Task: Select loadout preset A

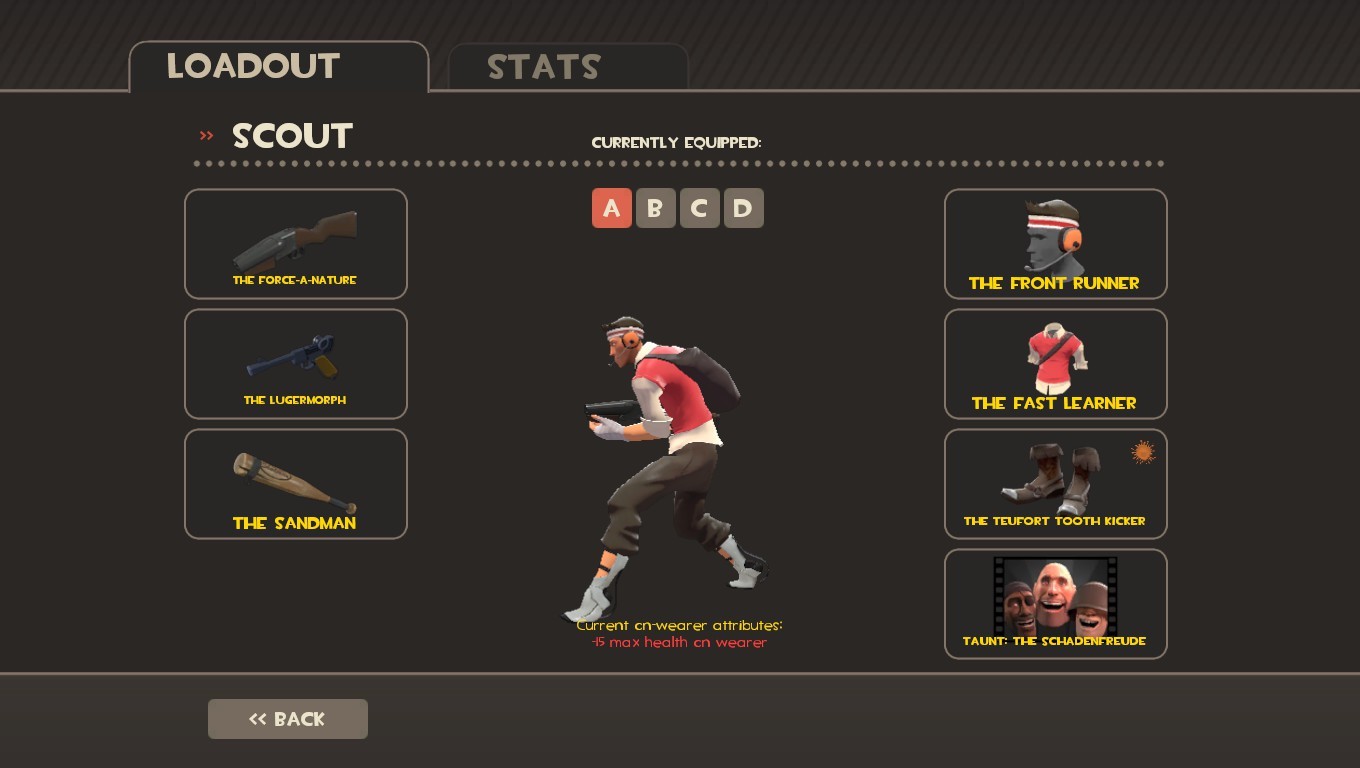Action: [612, 208]
